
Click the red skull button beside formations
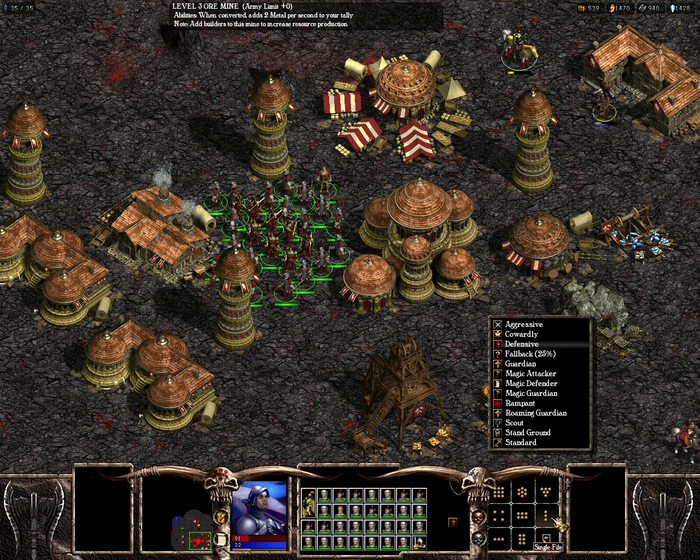[x=478, y=520]
